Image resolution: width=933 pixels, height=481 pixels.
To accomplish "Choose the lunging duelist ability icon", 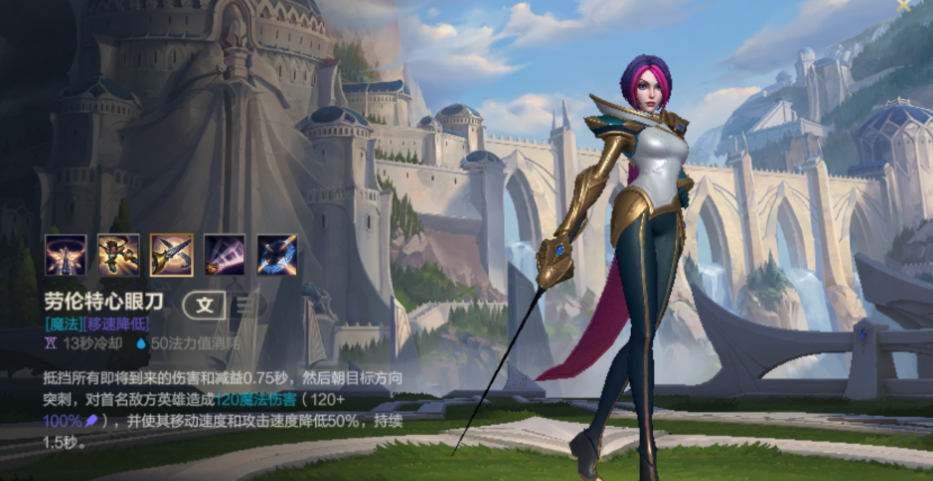I will (x=118, y=255).
